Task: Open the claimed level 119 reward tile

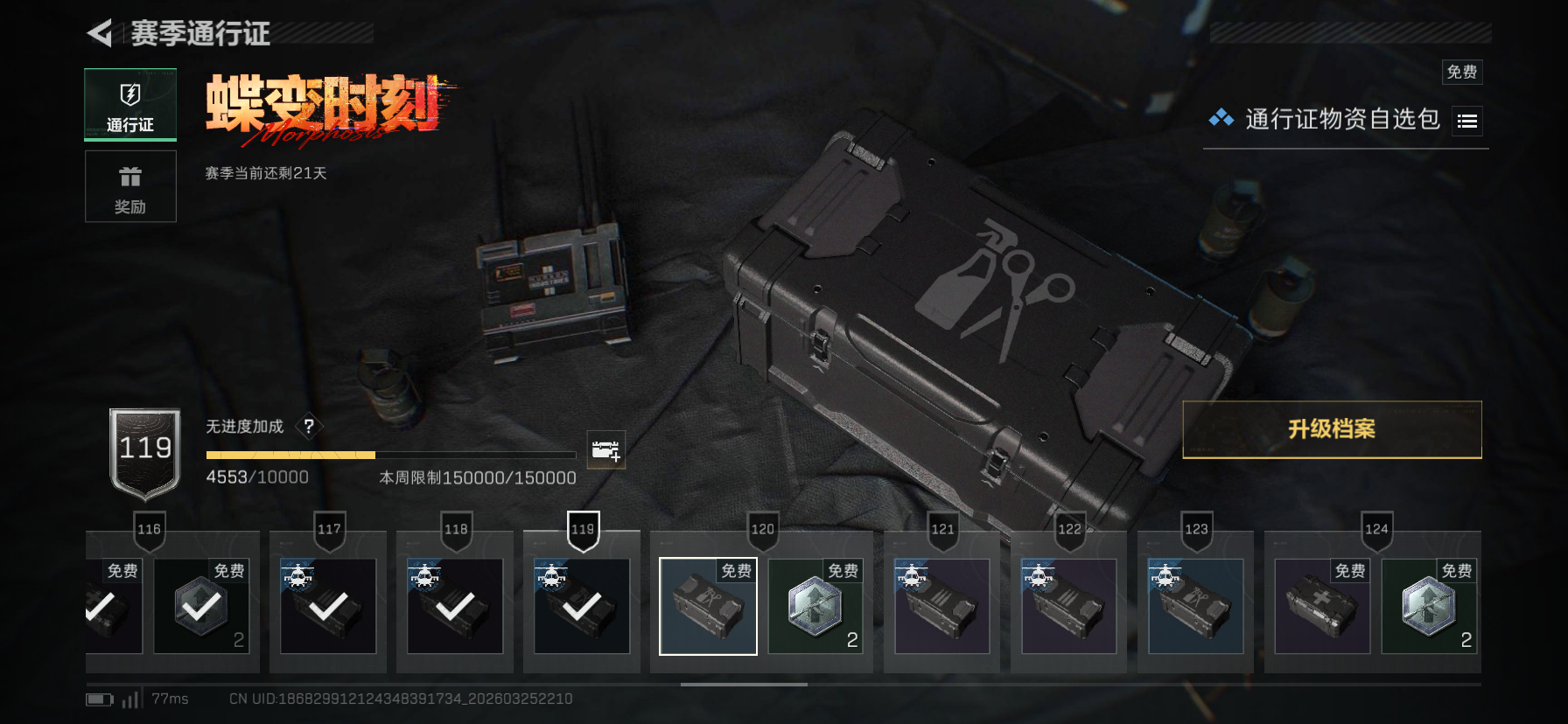Action: (582, 606)
